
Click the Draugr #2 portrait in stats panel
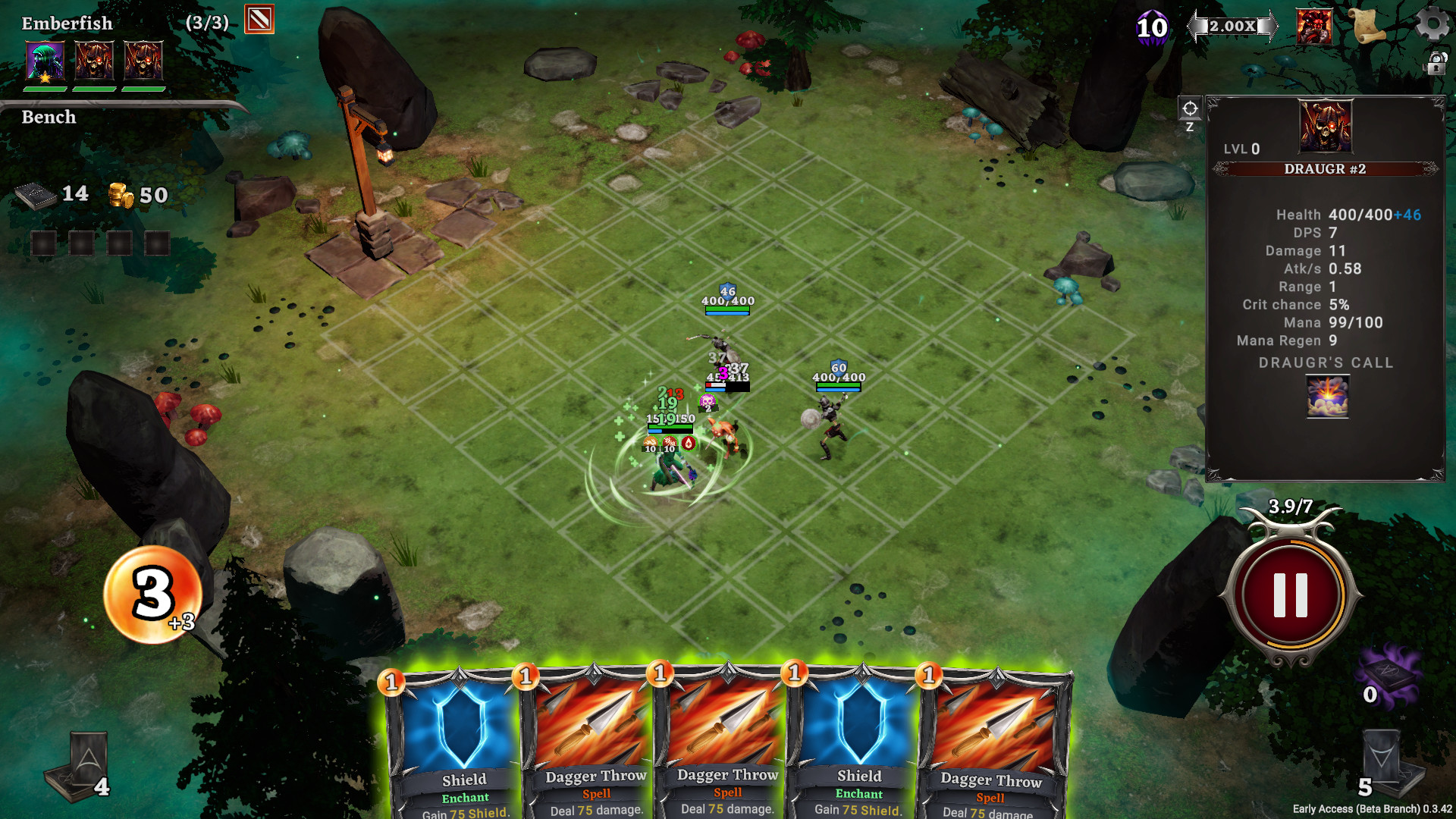click(x=1325, y=126)
